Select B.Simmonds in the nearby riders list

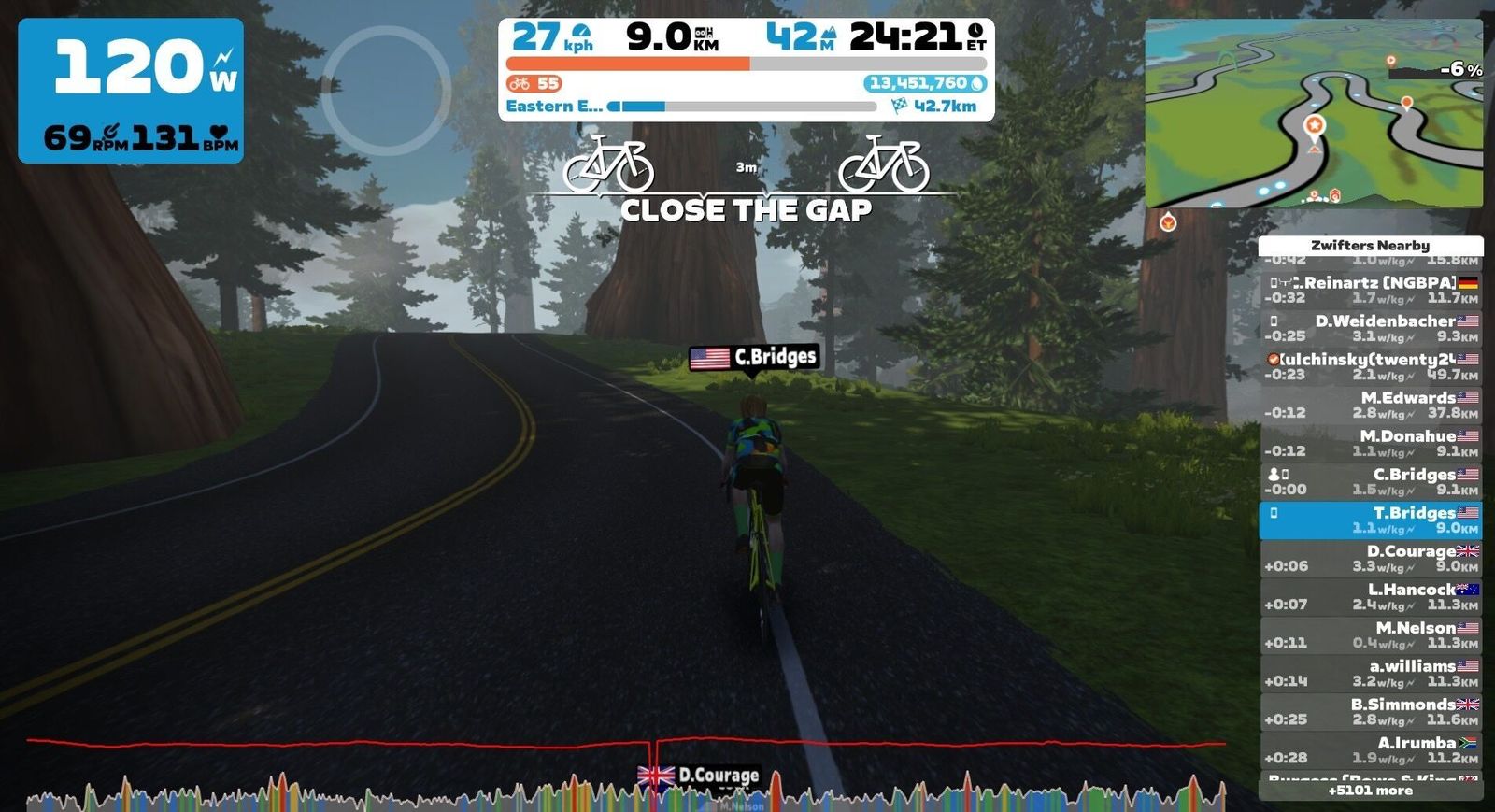point(1370,711)
